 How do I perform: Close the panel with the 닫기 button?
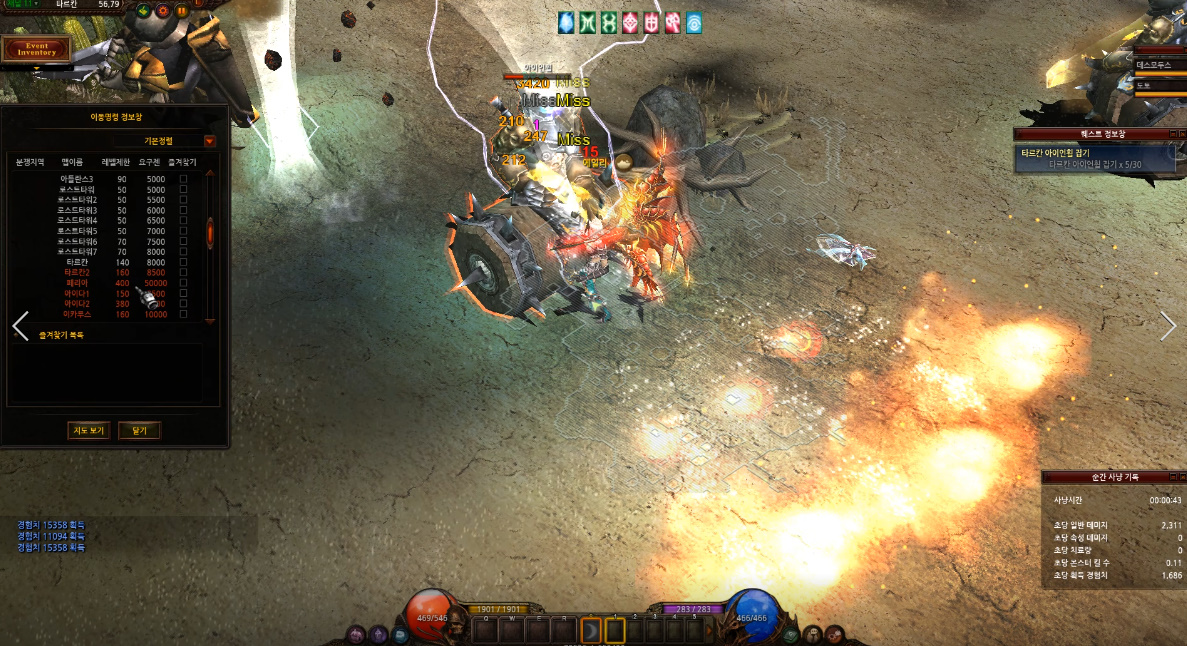pos(139,431)
